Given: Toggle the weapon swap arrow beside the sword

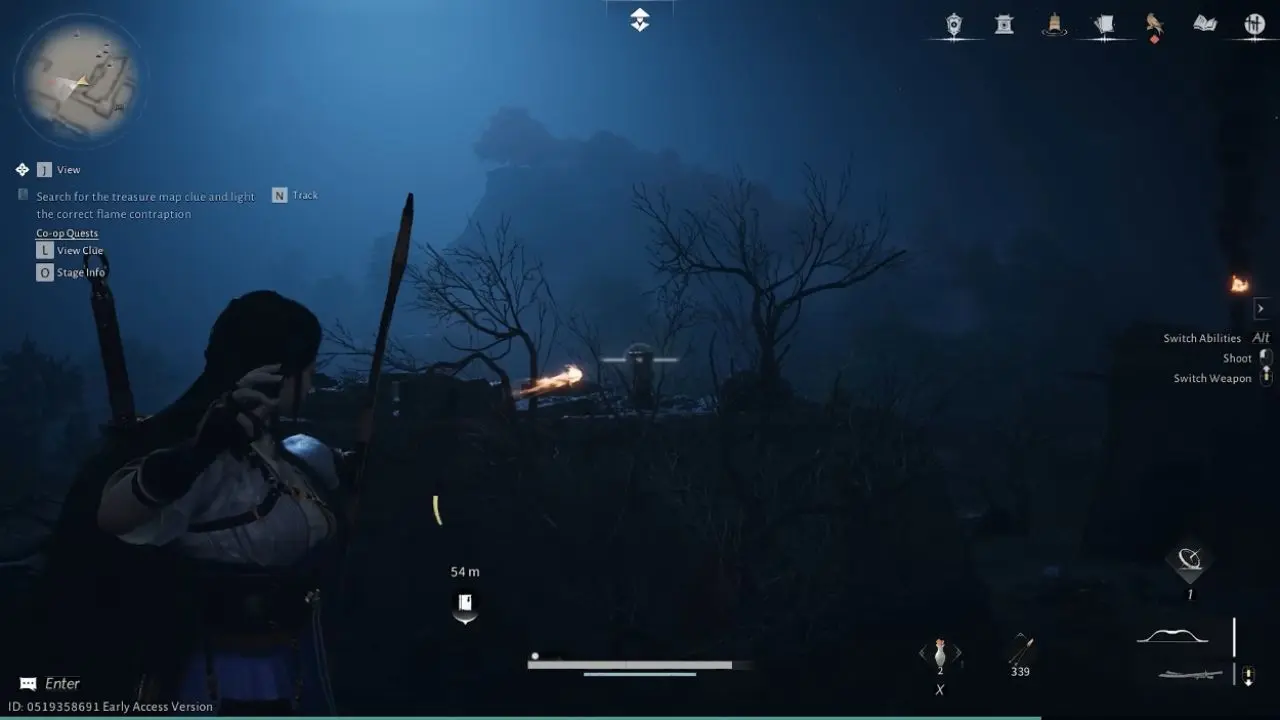Looking at the screenshot, I should (1248, 673).
